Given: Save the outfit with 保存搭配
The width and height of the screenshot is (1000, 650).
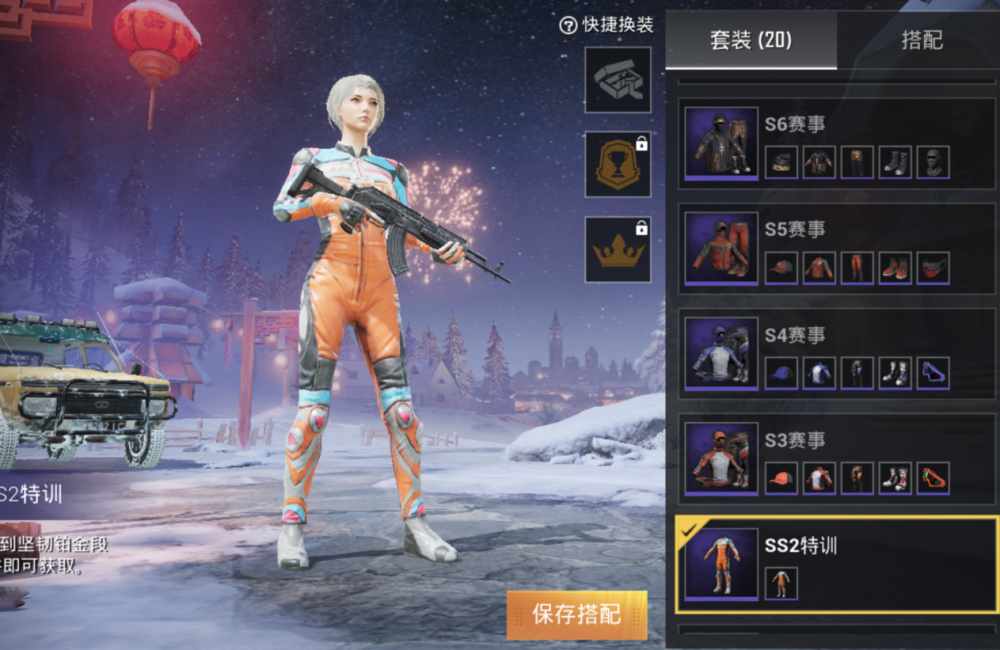Looking at the screenshot, I should pyautogui.click(x=576, y=614).
